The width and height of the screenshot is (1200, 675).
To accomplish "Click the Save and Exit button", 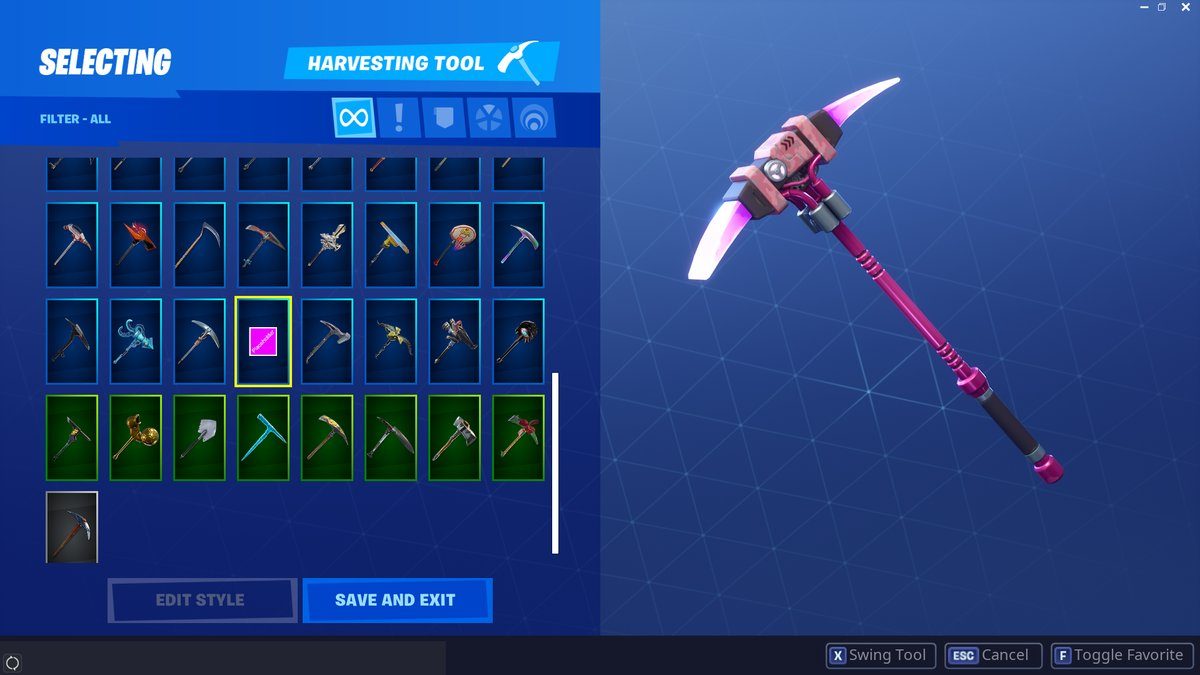I will 397,600.
